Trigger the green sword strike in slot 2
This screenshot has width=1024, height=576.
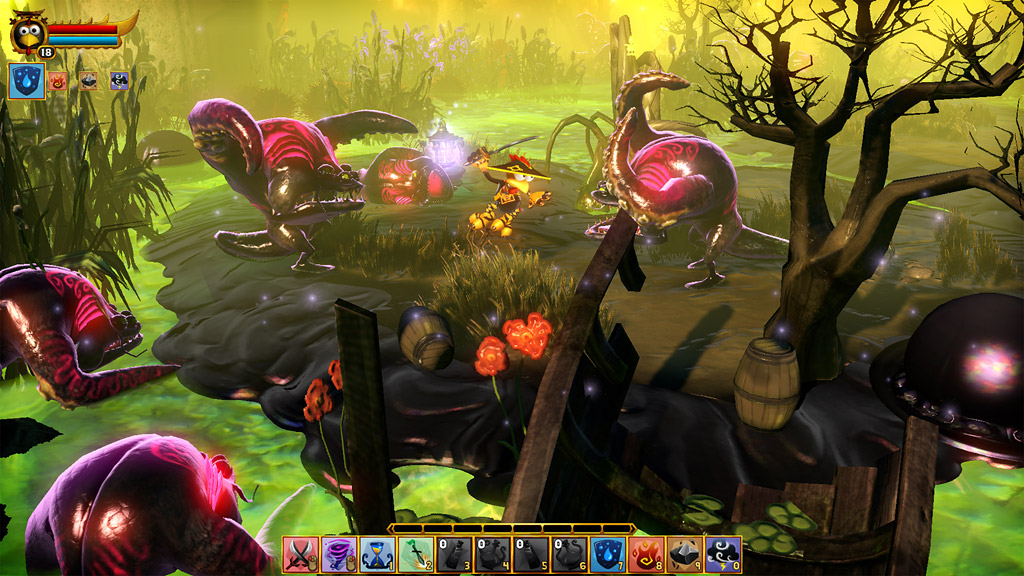(x=416, y=553)
